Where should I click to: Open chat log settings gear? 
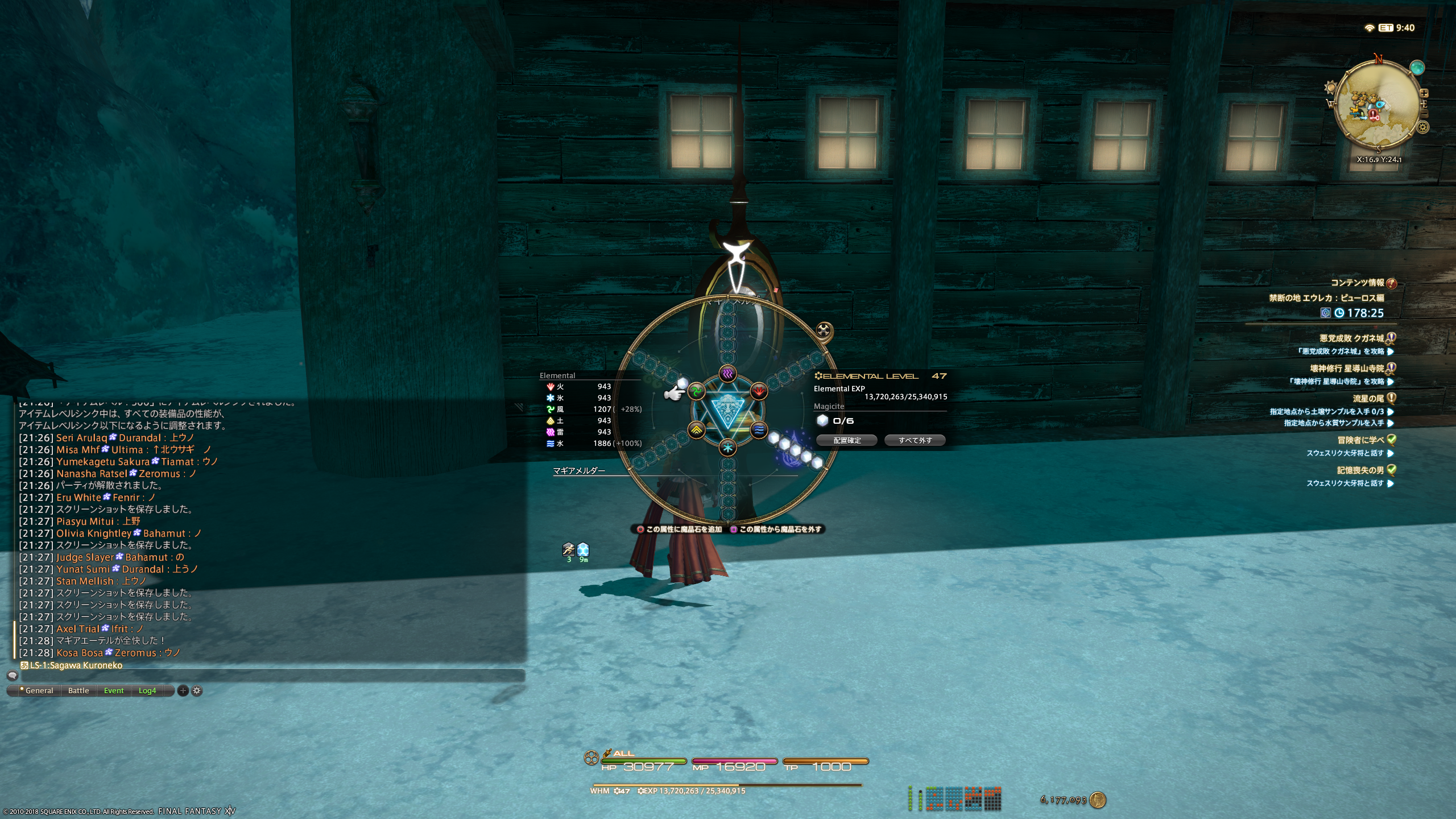coord(197,690)
